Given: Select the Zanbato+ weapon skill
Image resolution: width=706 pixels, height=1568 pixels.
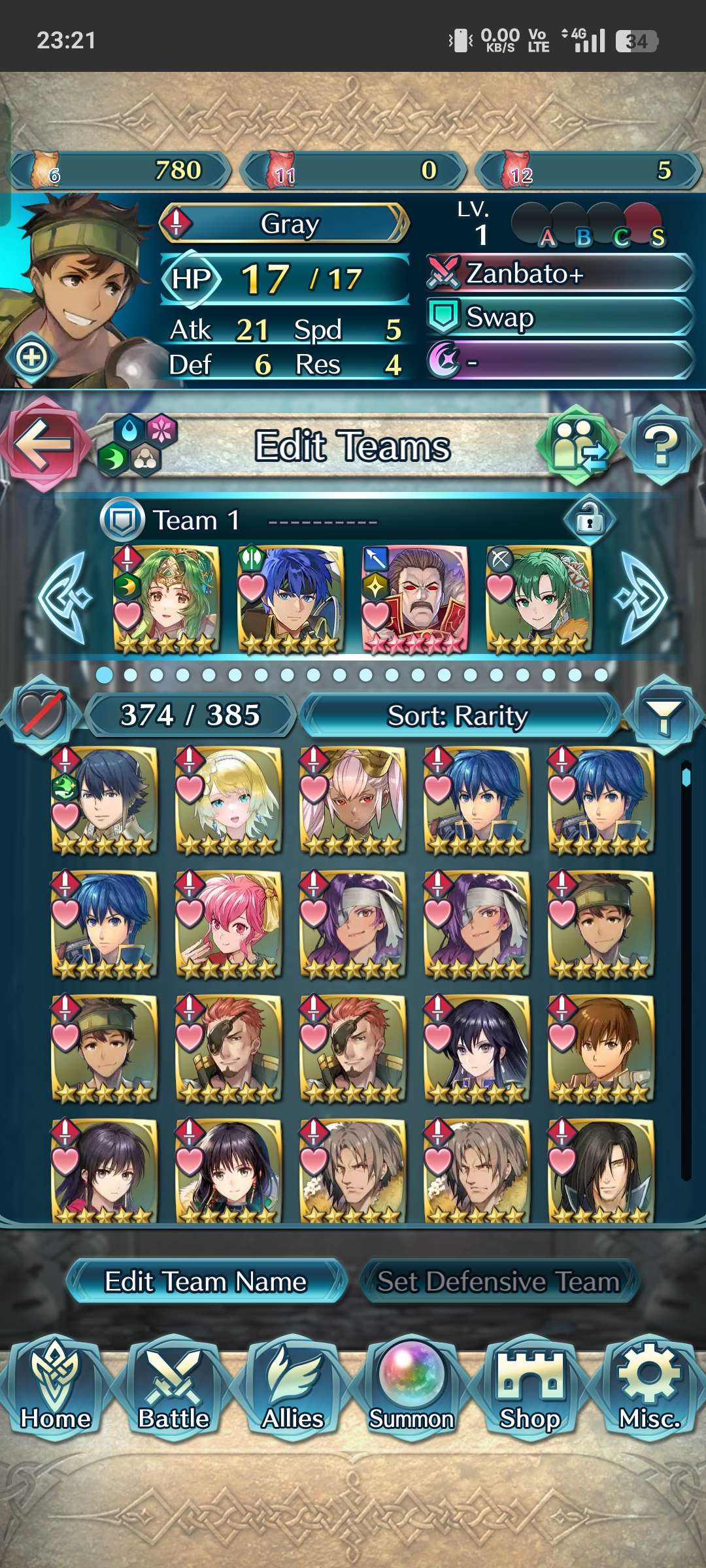Looking at the screenshot, I should coord(560,274).
